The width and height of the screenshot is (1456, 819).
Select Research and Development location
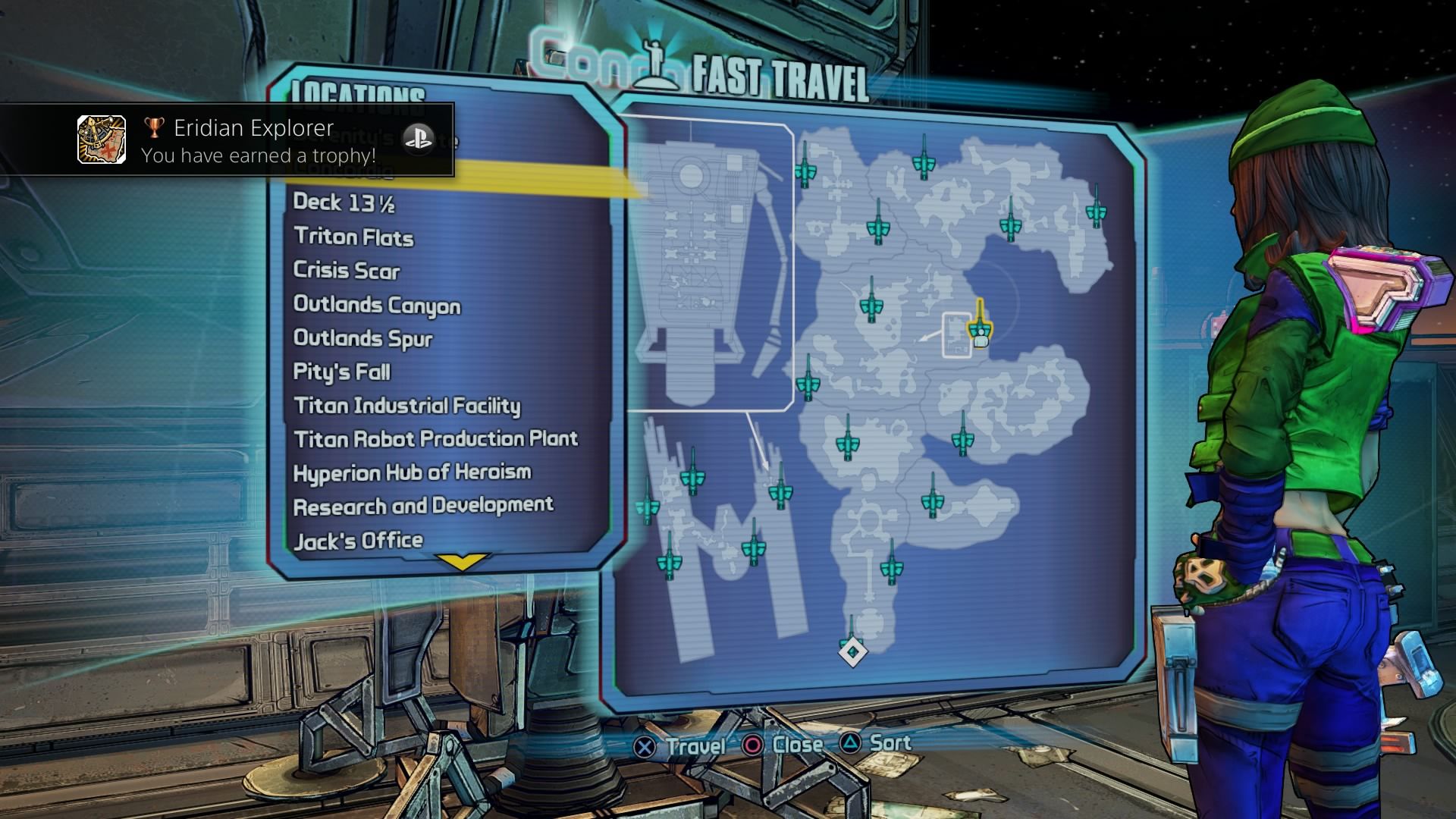click(x=423, y=506)
